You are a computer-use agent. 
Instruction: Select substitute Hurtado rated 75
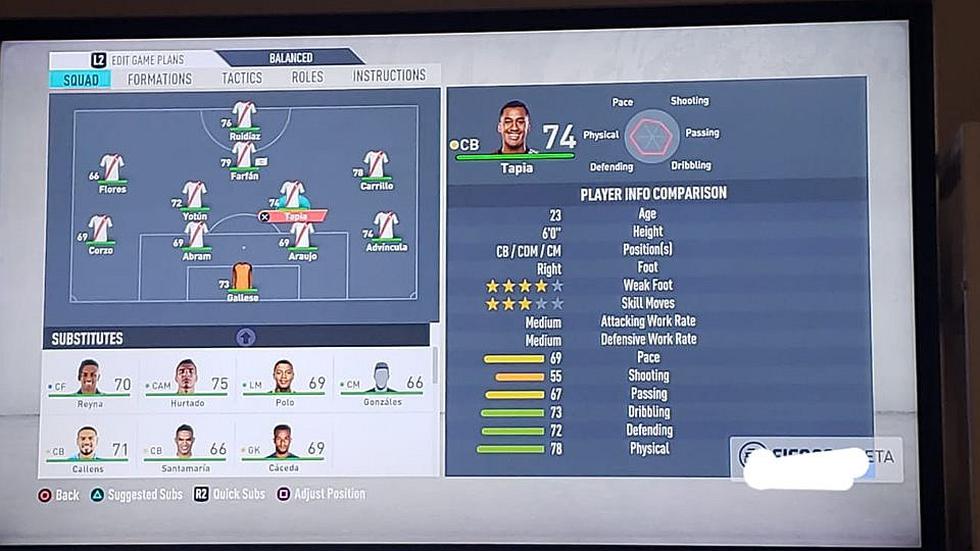(x=187, y=381)
